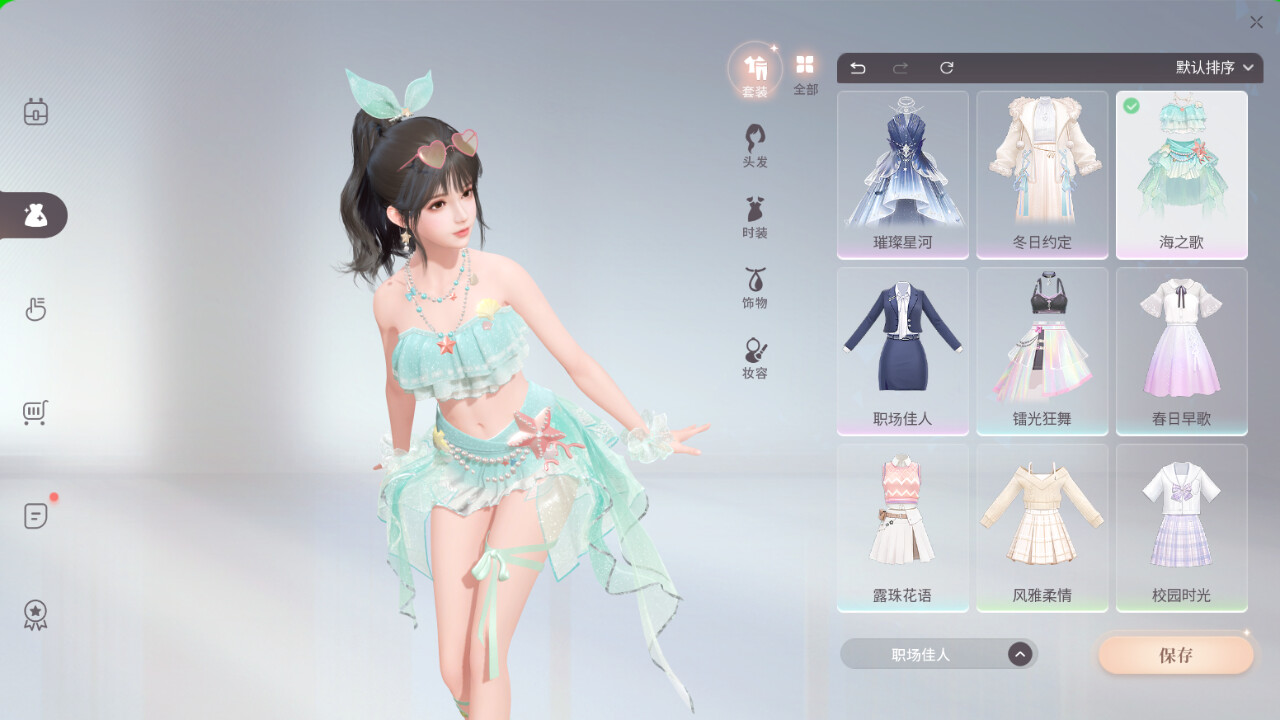The height and width of the screenshot is (720, 1280).
Task: Switch to the 套装 outfit sets tab
Action: [755, 70]
